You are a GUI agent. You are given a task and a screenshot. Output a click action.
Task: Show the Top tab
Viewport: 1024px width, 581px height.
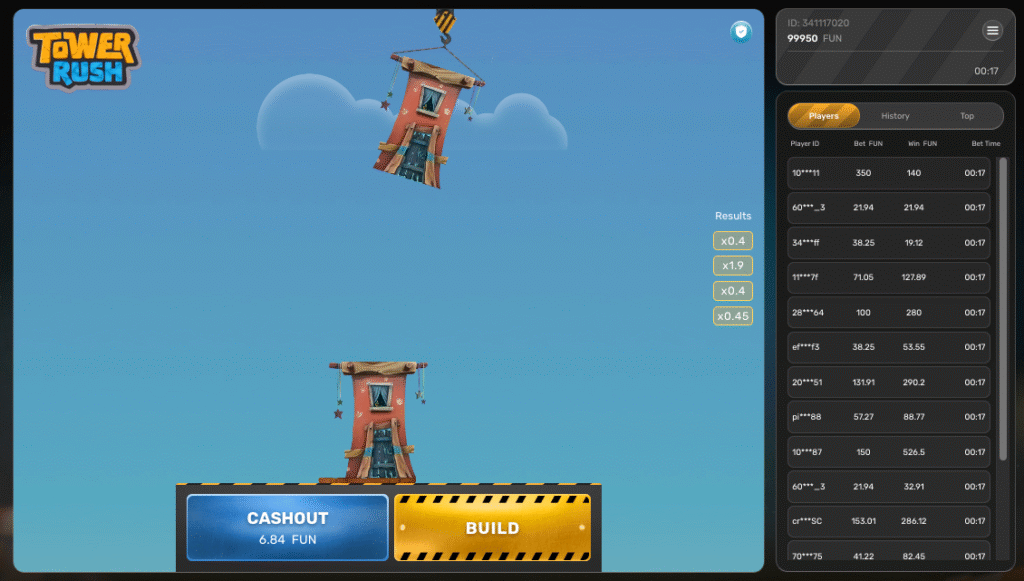tap(967, 116)
